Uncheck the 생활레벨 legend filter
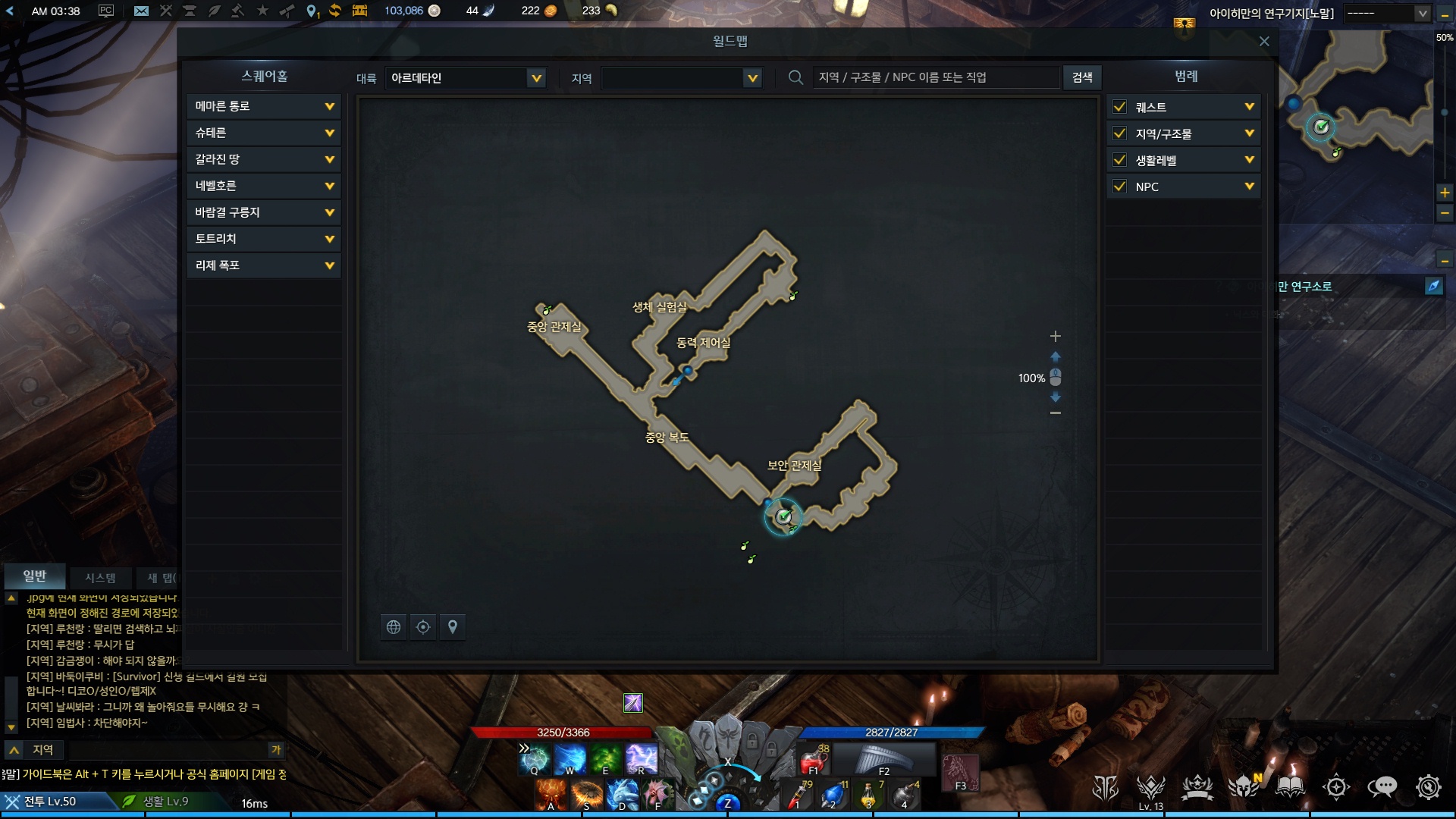Image resolution: width=1456 pixels, height=819 pixels. [x=1119, y=160]
